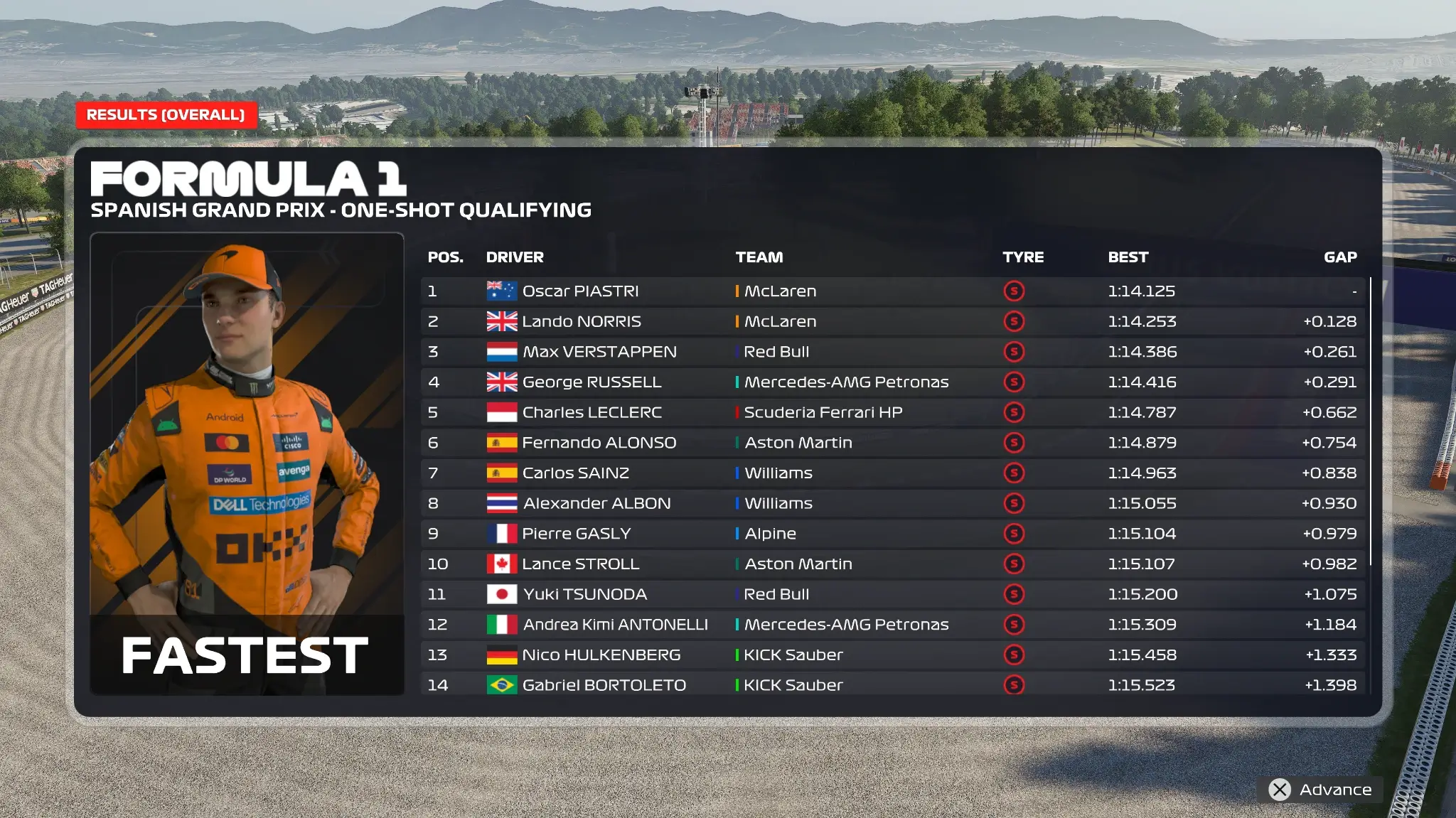
Task: Advance past the qualifying results
Action: 1321,790
